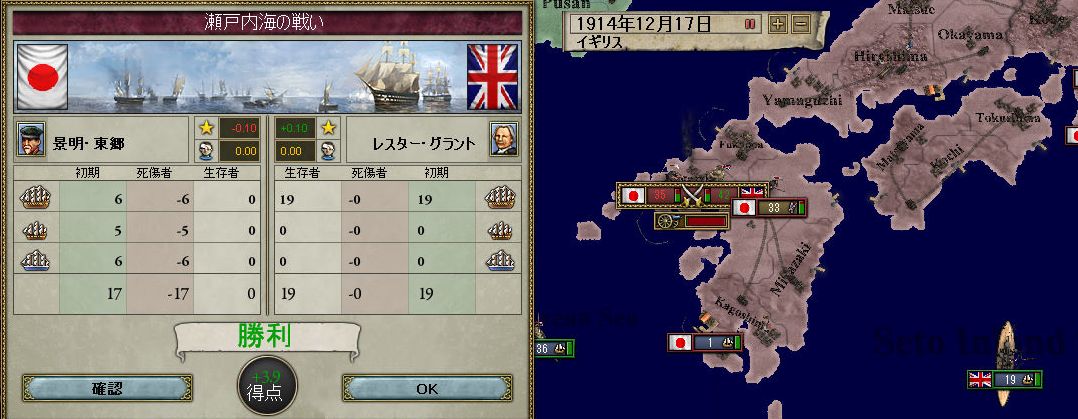Select the Japanese army counter showing 33

click(768, 208)
